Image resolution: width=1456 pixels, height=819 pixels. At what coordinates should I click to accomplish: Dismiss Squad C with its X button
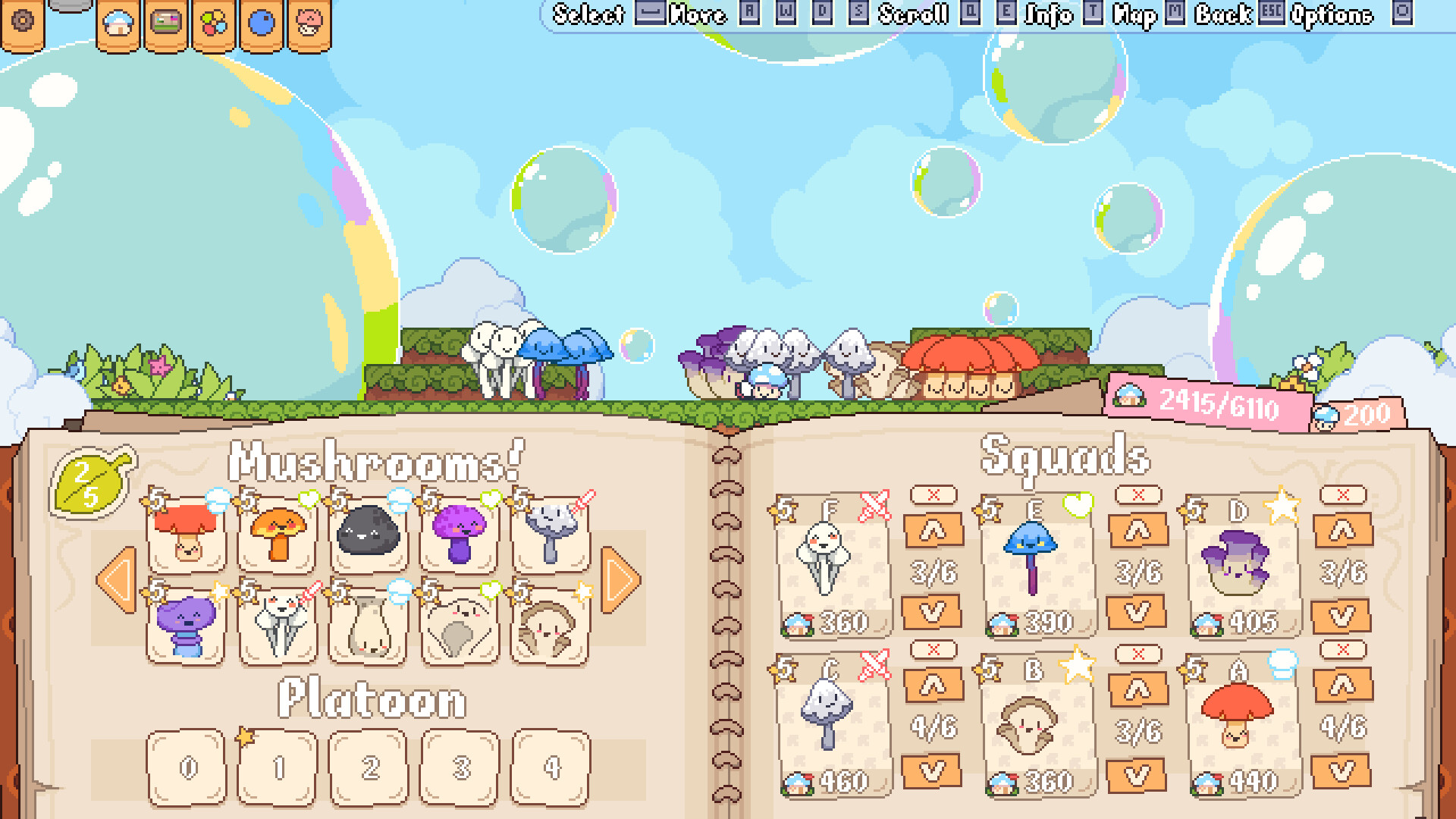coord(935,651)
